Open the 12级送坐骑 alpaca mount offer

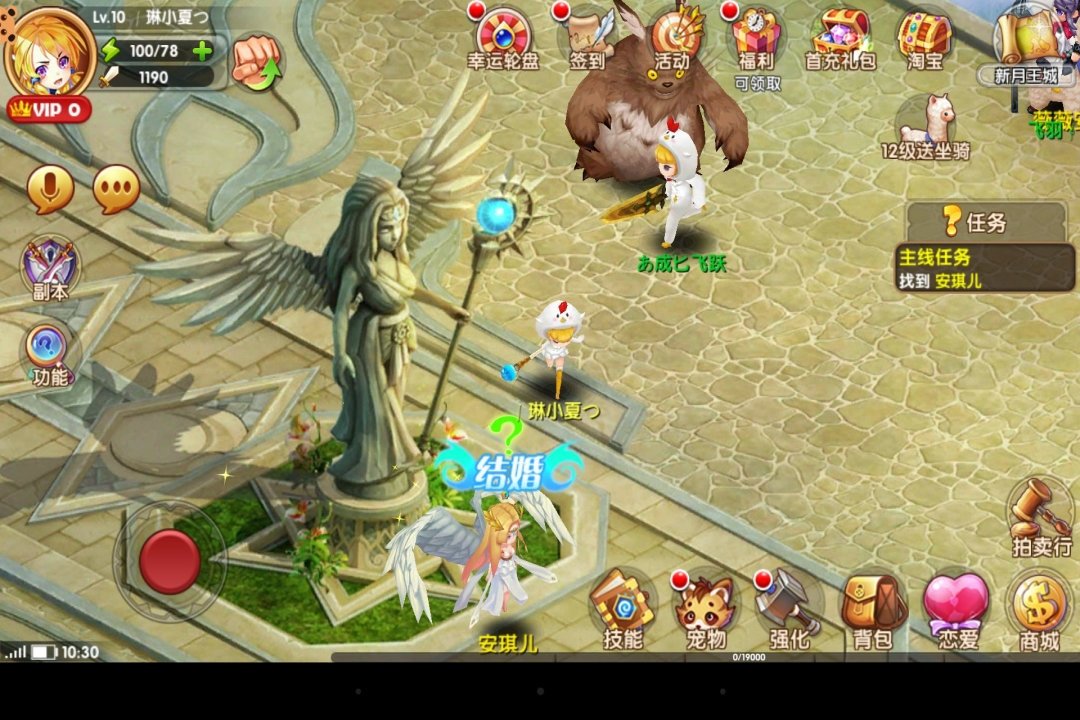pos(926,127)
